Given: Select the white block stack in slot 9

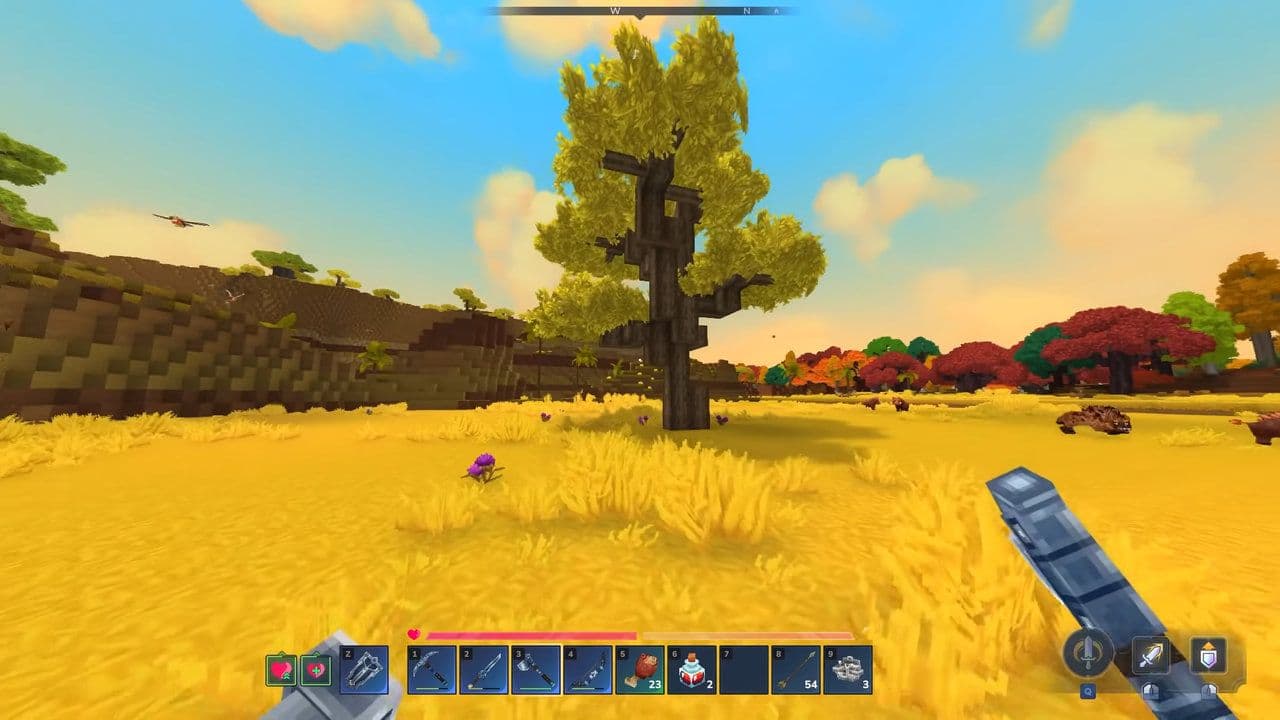Looking at the screenshot, I should (x=848, y=670).
